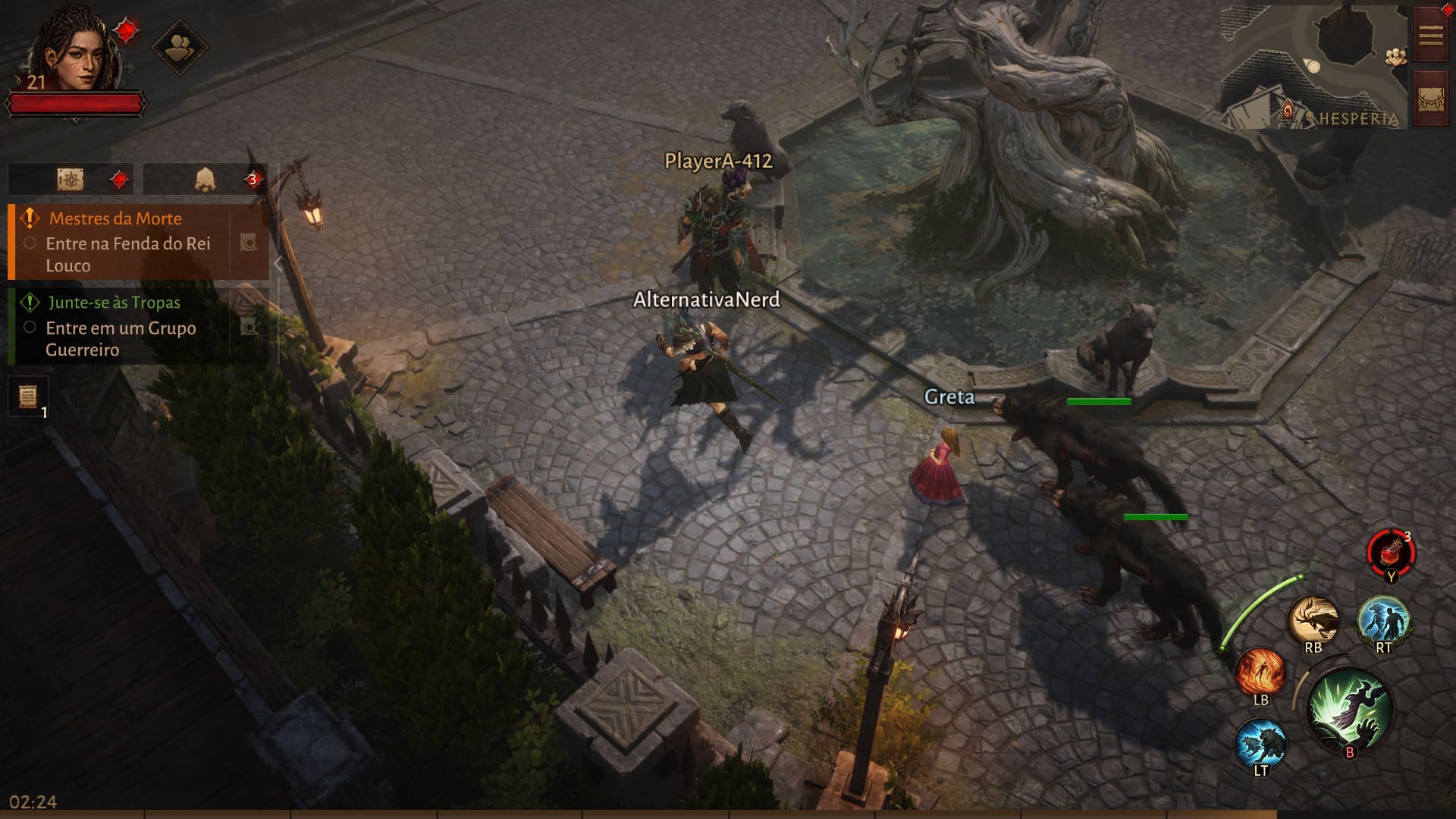
Task: Switch to the bell notifications tab
Action: pyautogui.click(x=206, y=180)
